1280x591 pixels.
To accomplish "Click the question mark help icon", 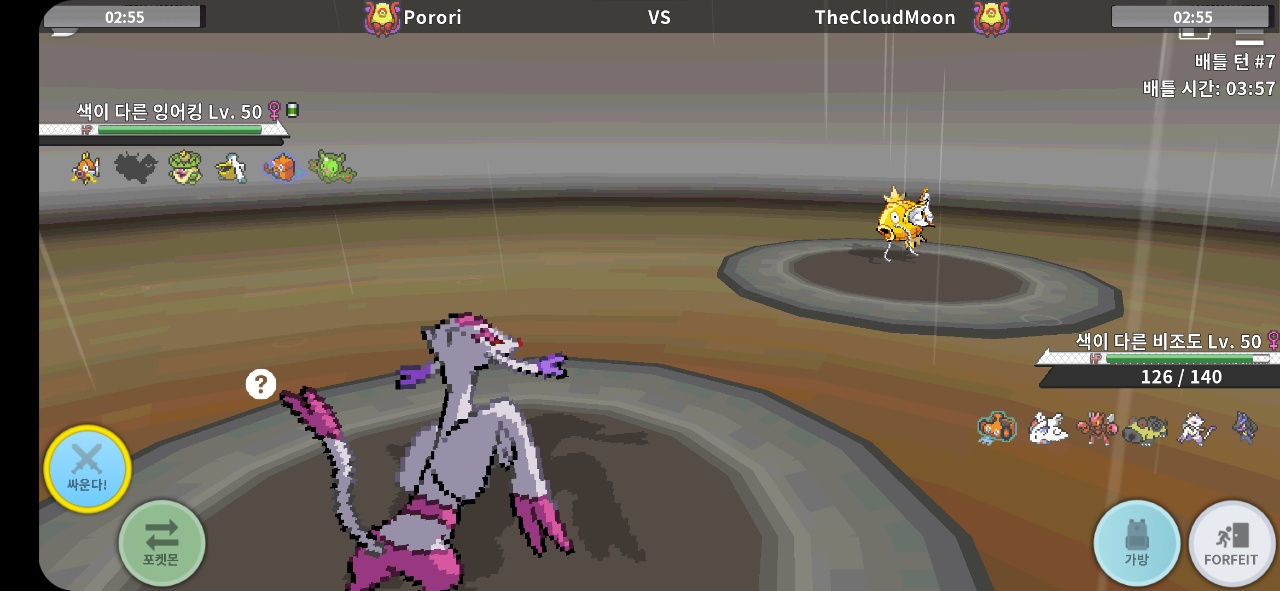I will [x=261, y=384].
